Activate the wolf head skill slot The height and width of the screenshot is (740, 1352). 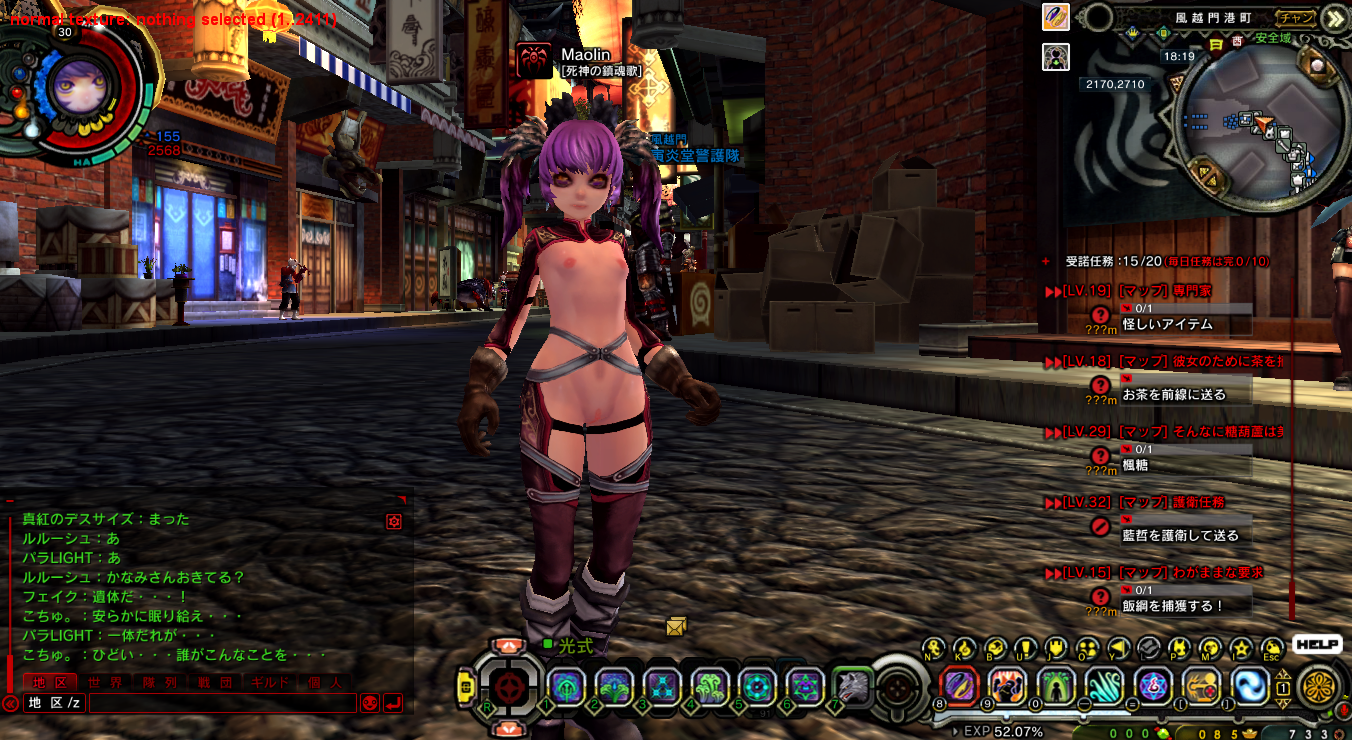853,687
